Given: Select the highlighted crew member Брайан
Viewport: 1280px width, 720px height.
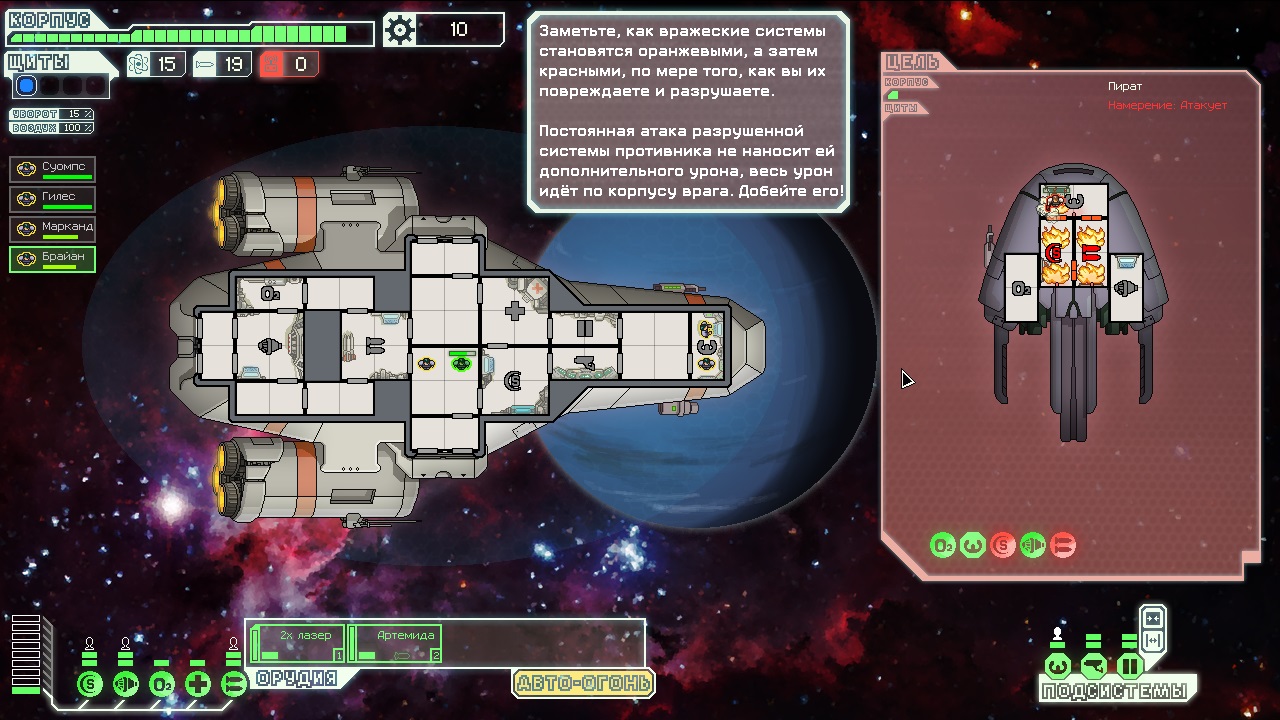Looking at the screenshot, I should click(53, 259).
